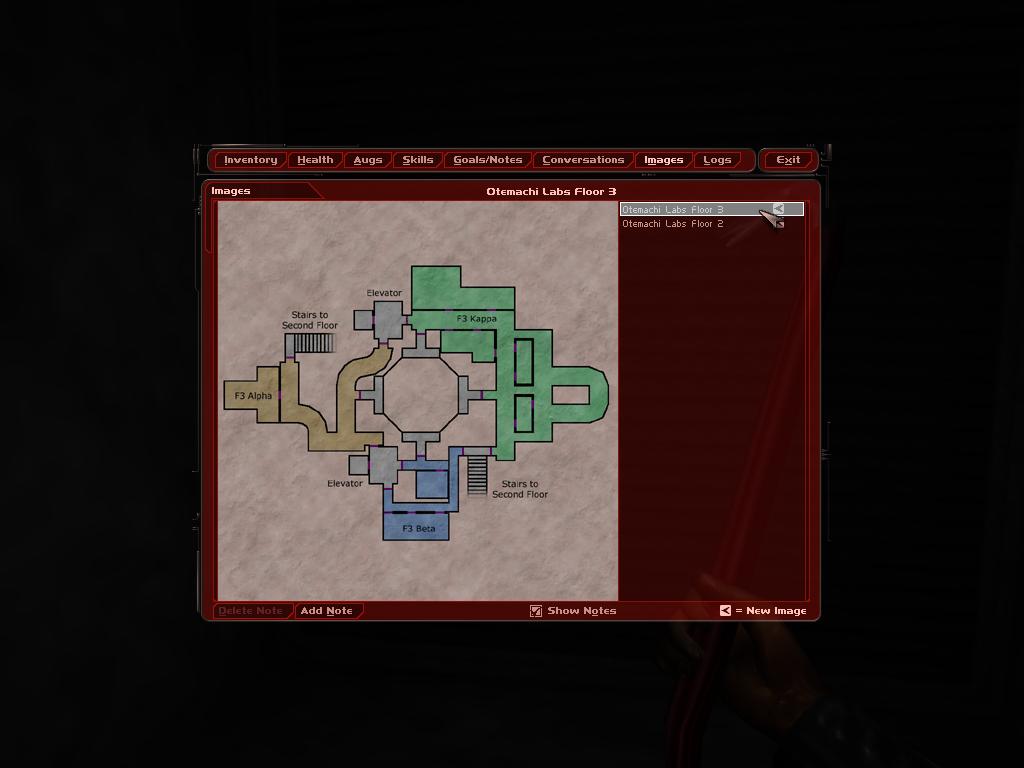Switch to the Skills tab

tap(418, 160)
